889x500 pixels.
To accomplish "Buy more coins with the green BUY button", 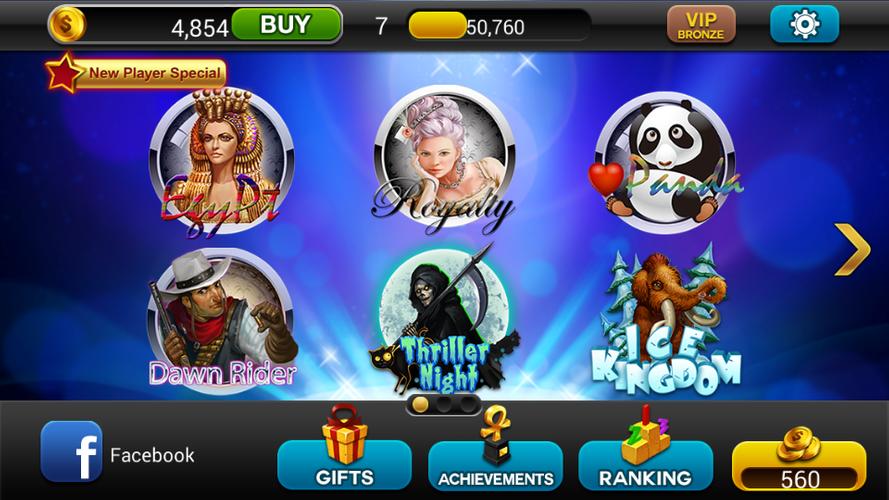I will 285,25.
